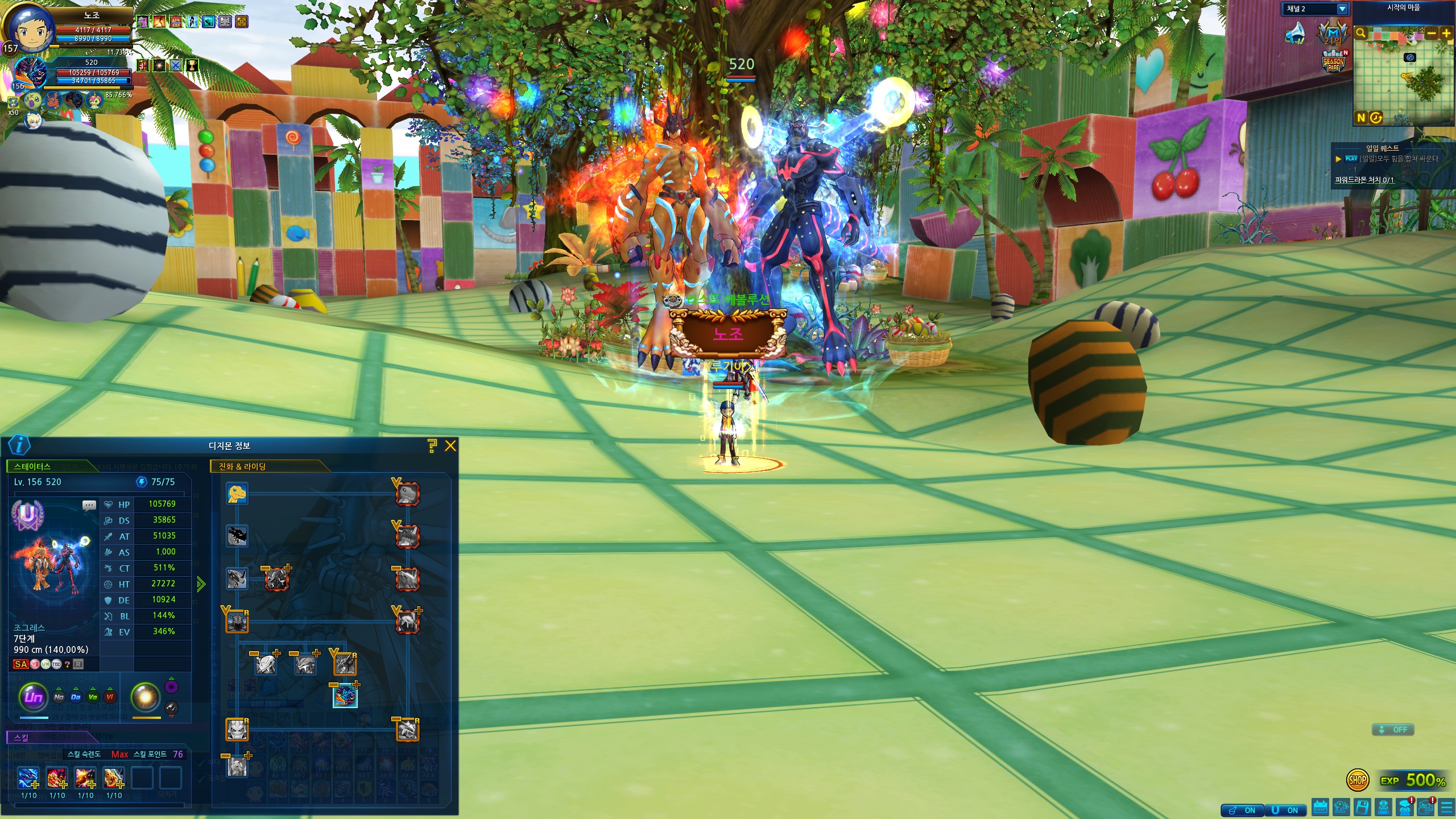Zoom in the minimap with the plus button
Image resolution: width=1456 pixels, height=819 pixels.
point(1446,34)
